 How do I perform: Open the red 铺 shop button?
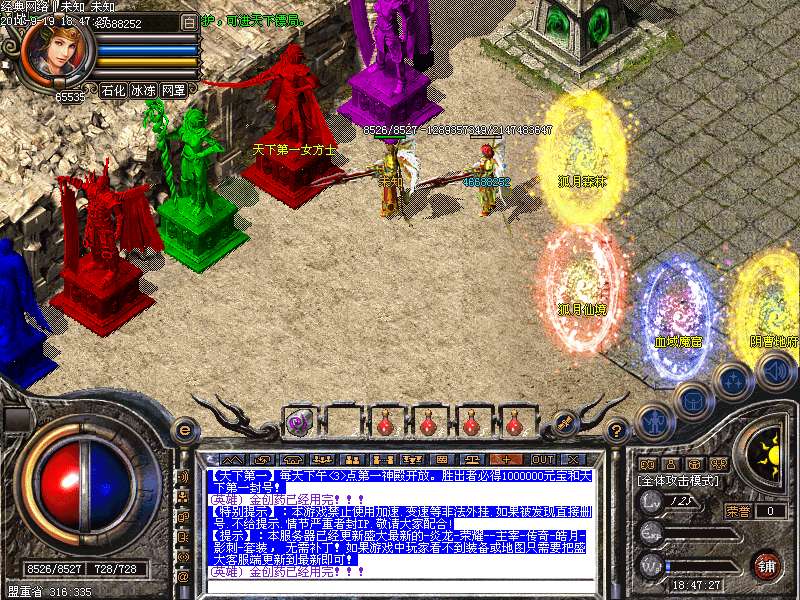(766, 565)
